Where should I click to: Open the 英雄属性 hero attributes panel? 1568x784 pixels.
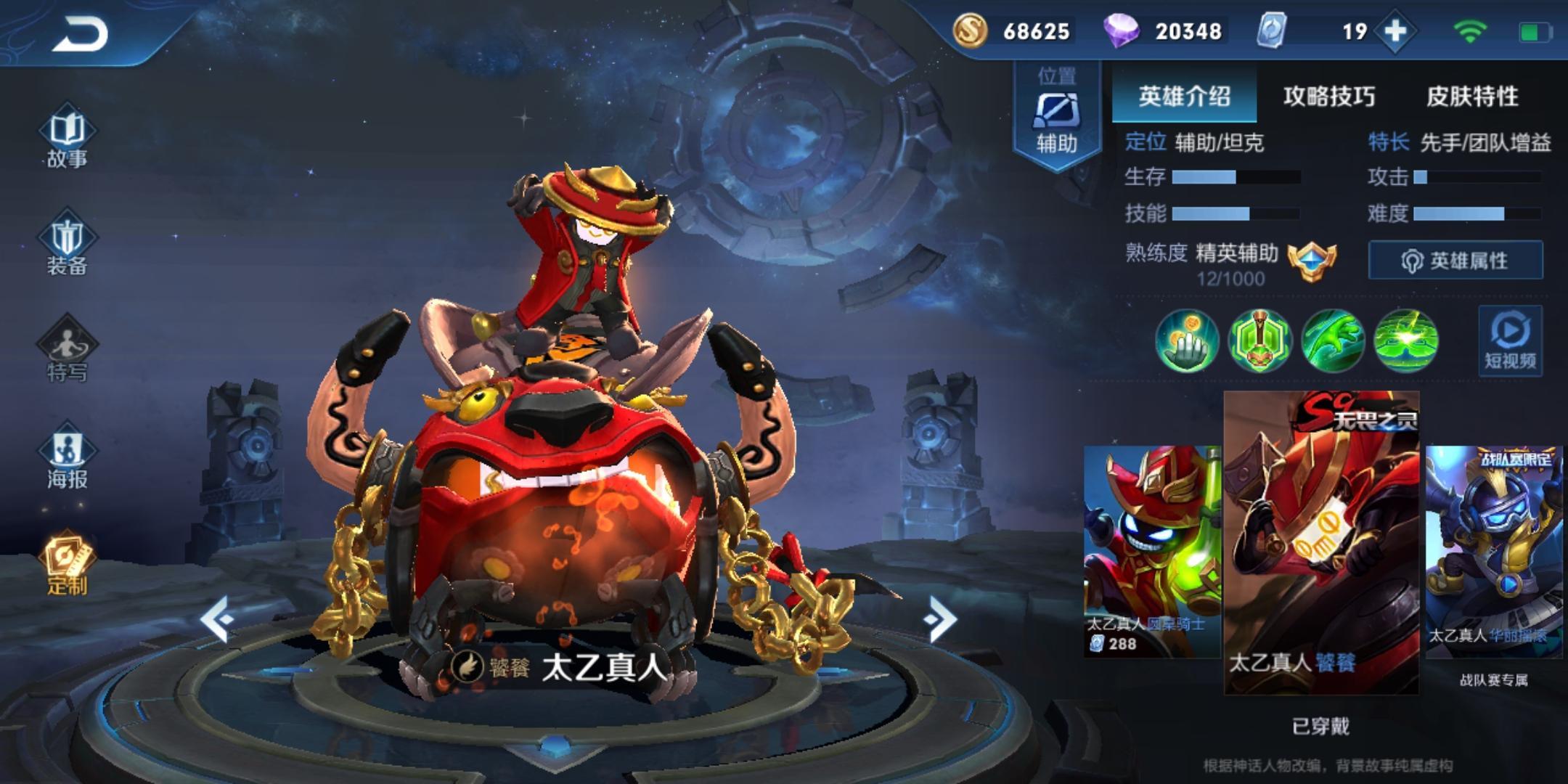(x=1455, y=260)
